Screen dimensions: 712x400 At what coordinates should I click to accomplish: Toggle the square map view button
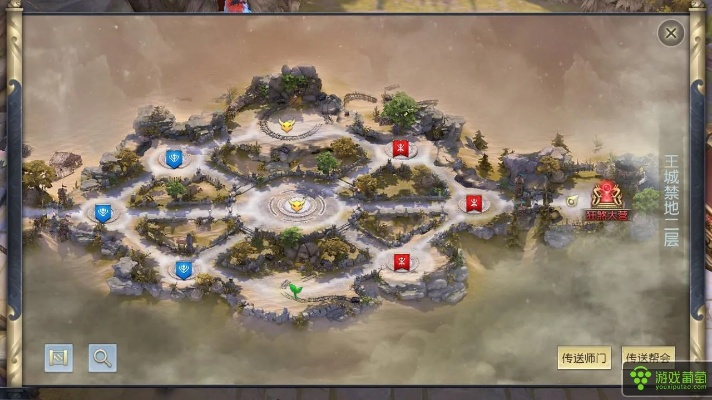(58, 357)
